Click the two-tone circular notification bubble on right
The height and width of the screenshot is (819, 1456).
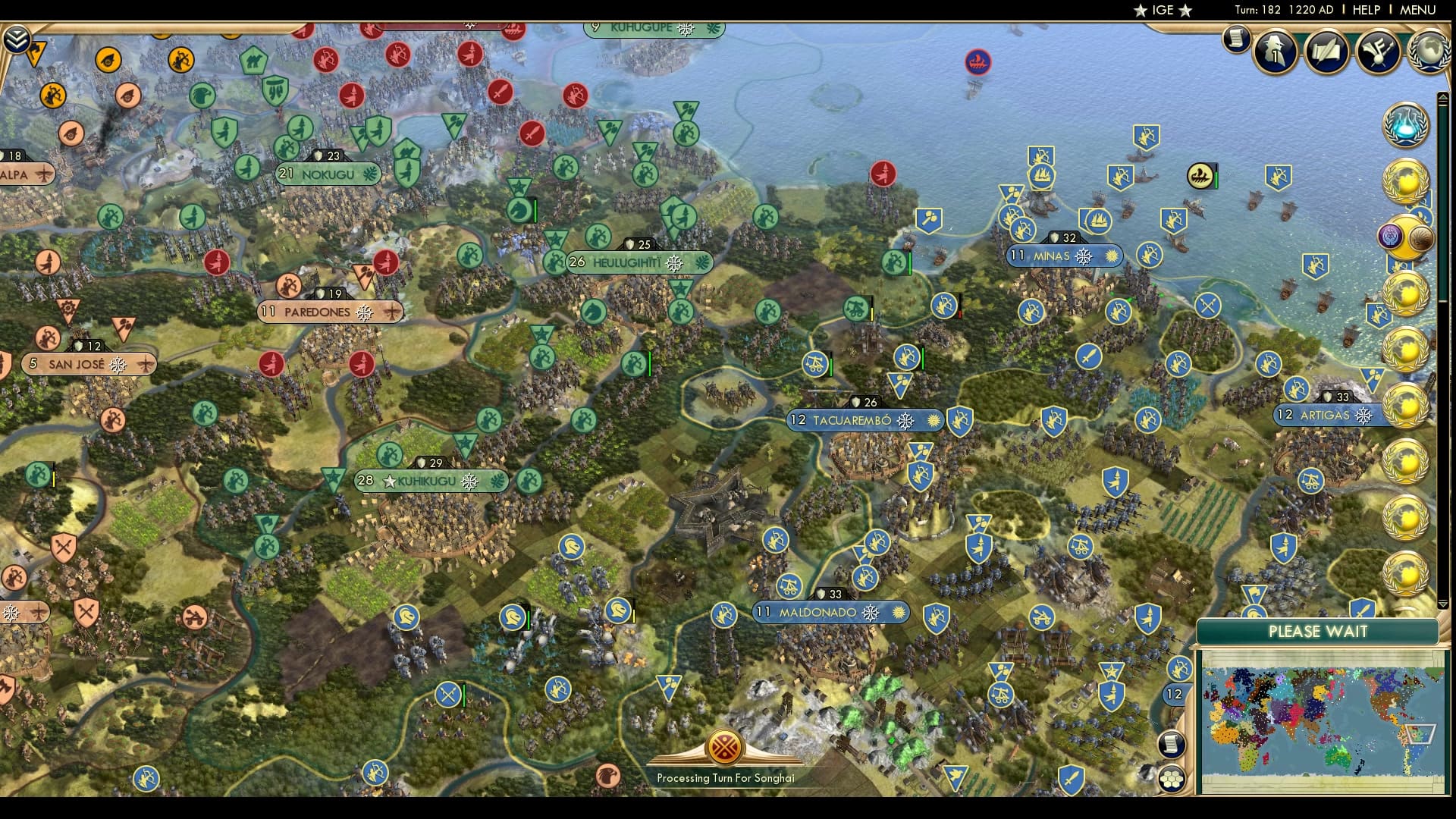[1407, 236]
